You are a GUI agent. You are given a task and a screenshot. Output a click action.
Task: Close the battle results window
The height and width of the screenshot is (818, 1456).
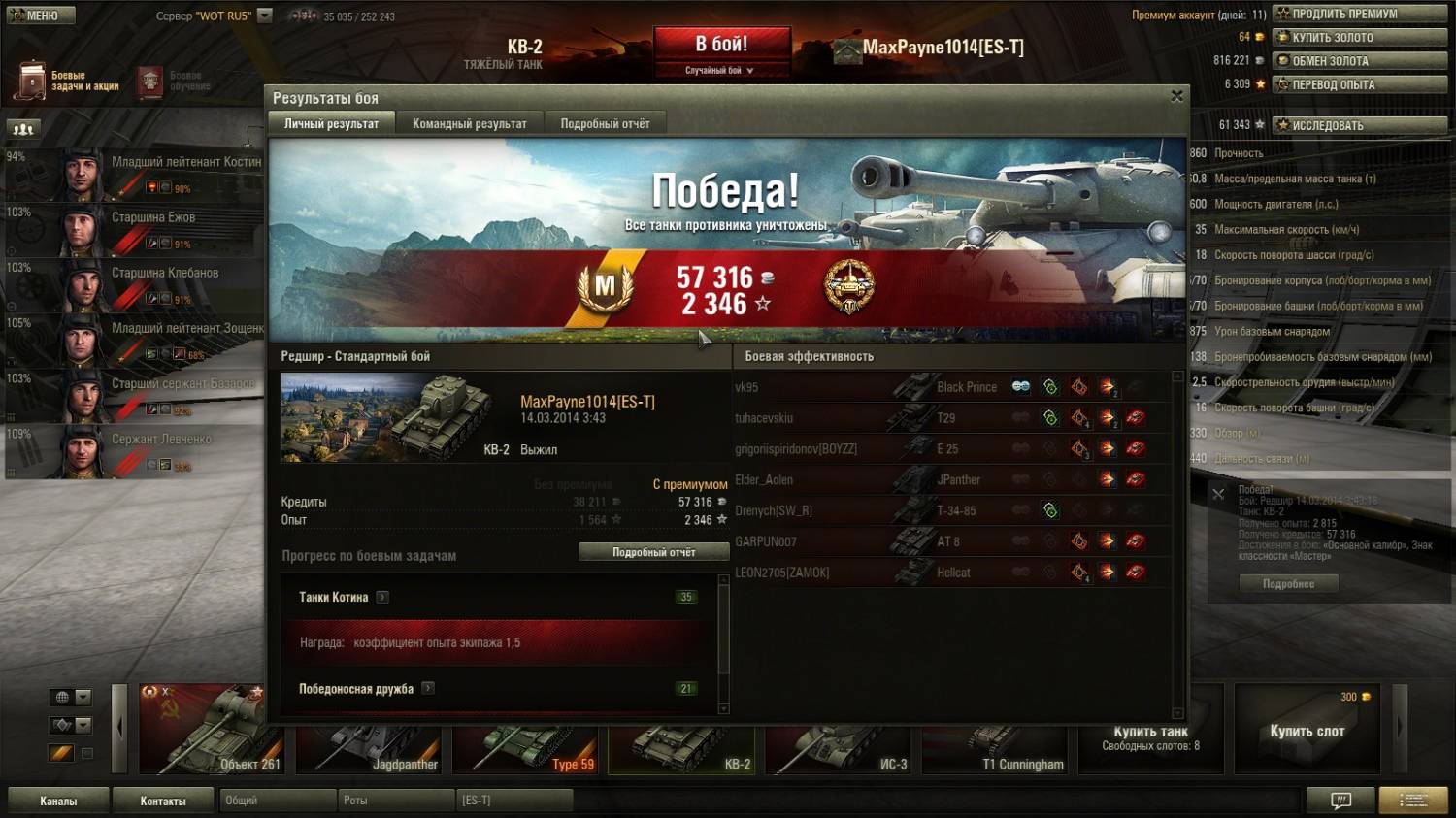point(1176,96)
